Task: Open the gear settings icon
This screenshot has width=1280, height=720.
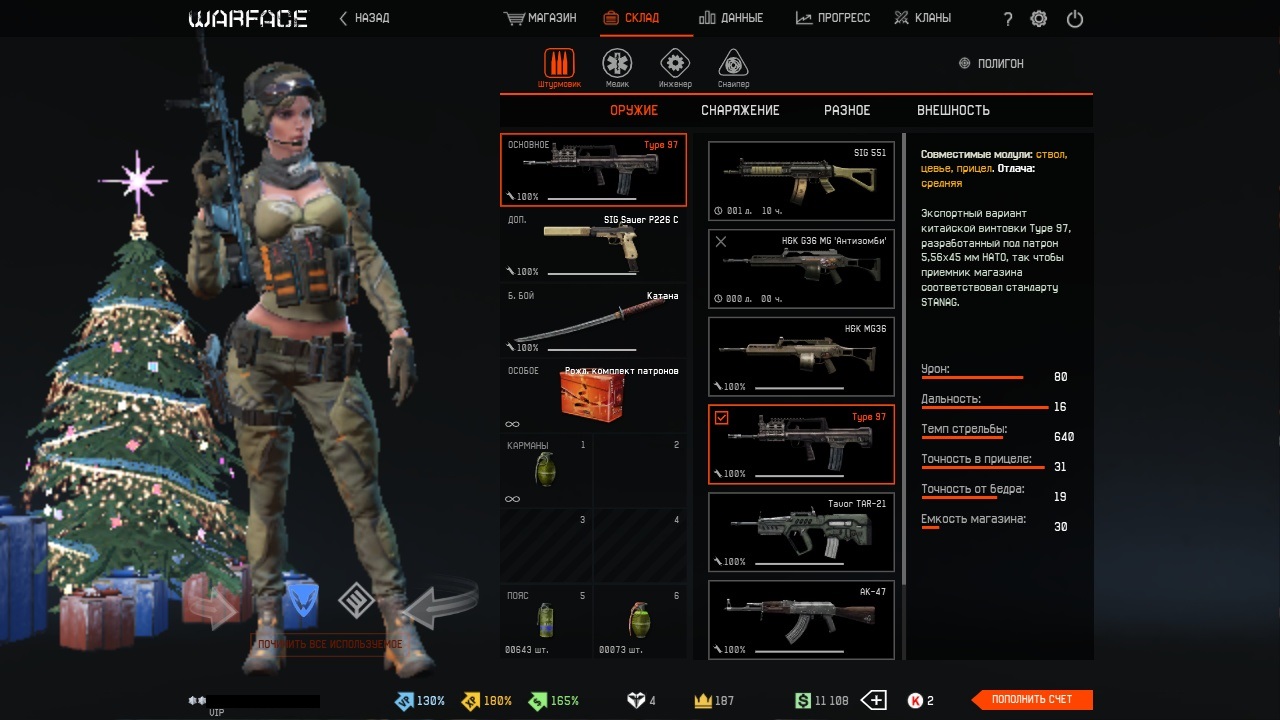Action: 1039,19
